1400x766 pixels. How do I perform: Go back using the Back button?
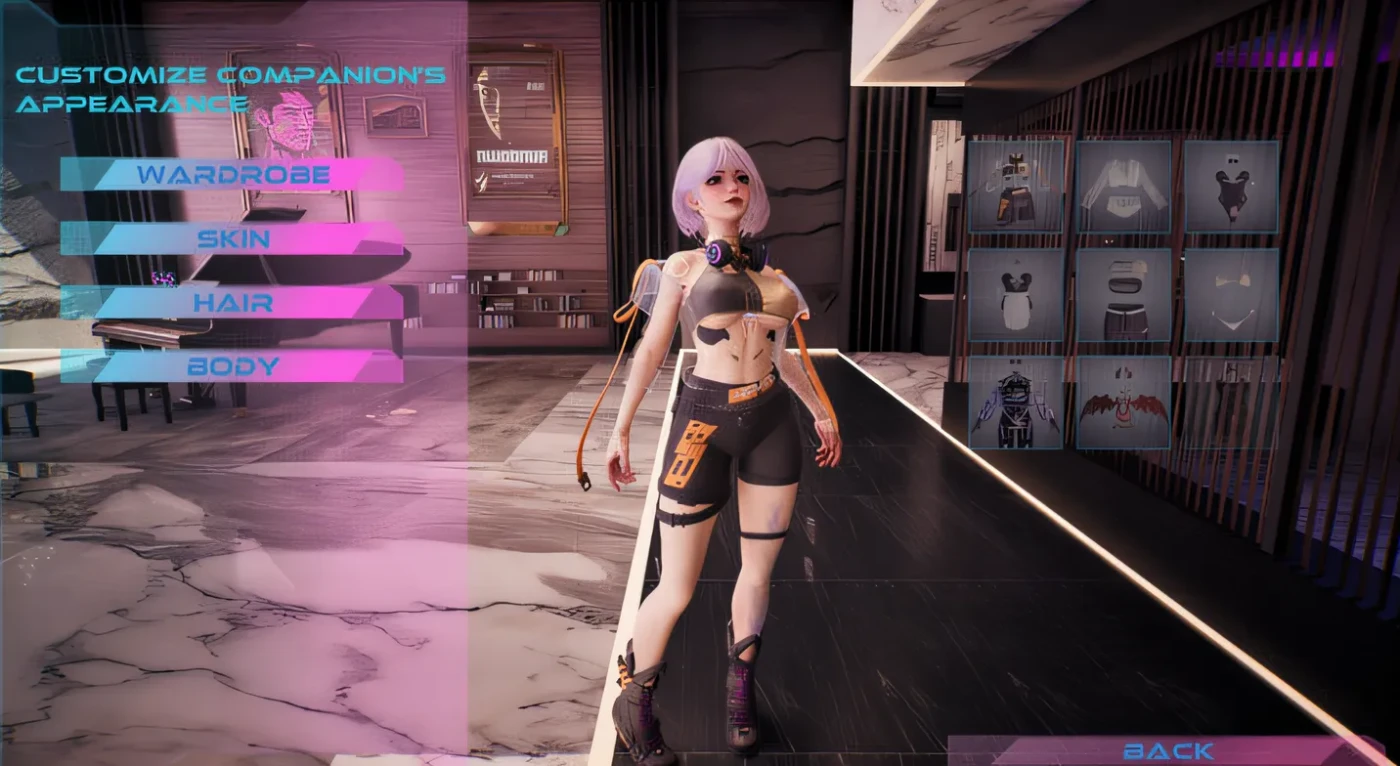(1167, 750)
